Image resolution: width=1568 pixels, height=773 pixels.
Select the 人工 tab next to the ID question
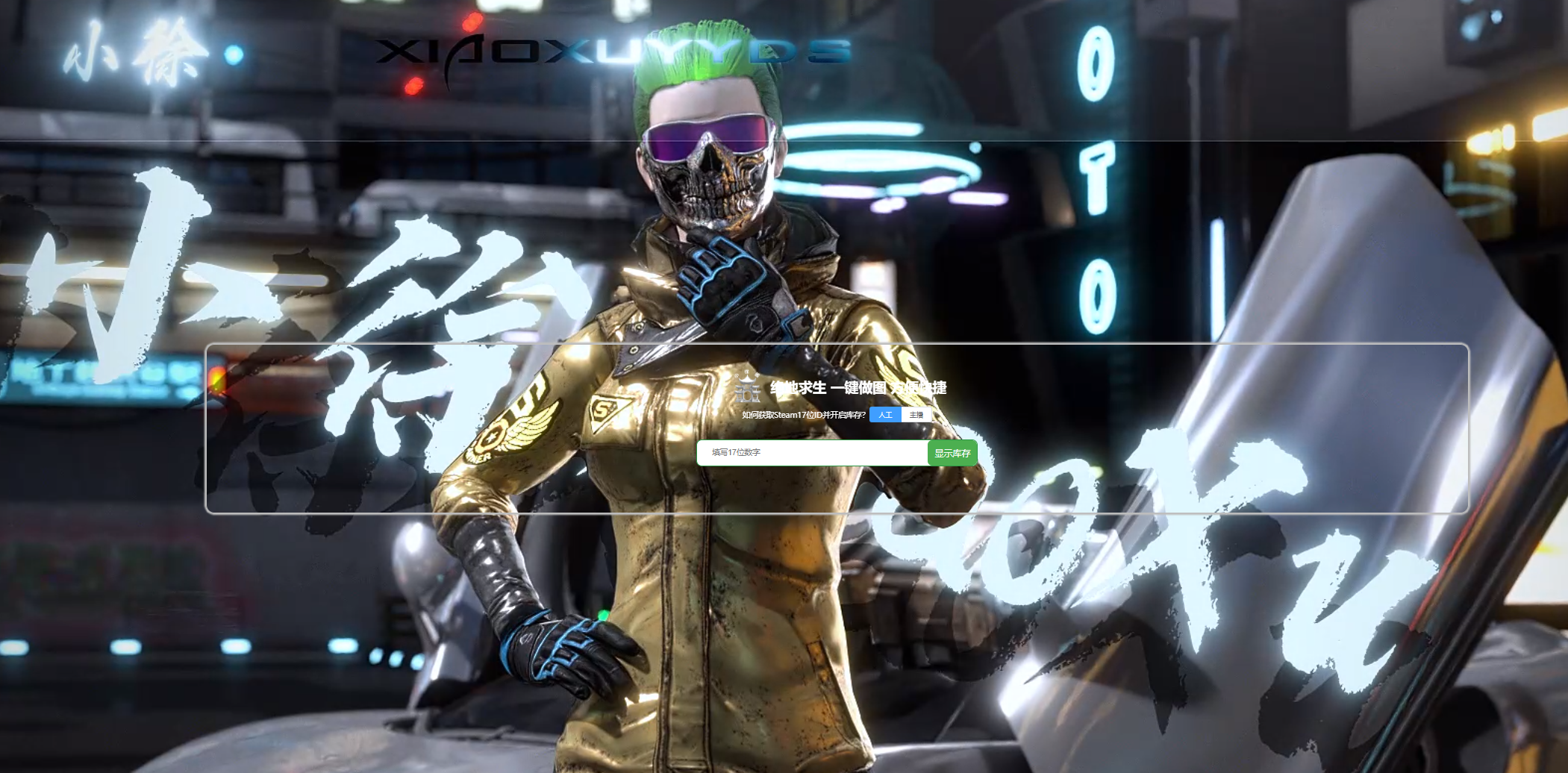point(885,416)
